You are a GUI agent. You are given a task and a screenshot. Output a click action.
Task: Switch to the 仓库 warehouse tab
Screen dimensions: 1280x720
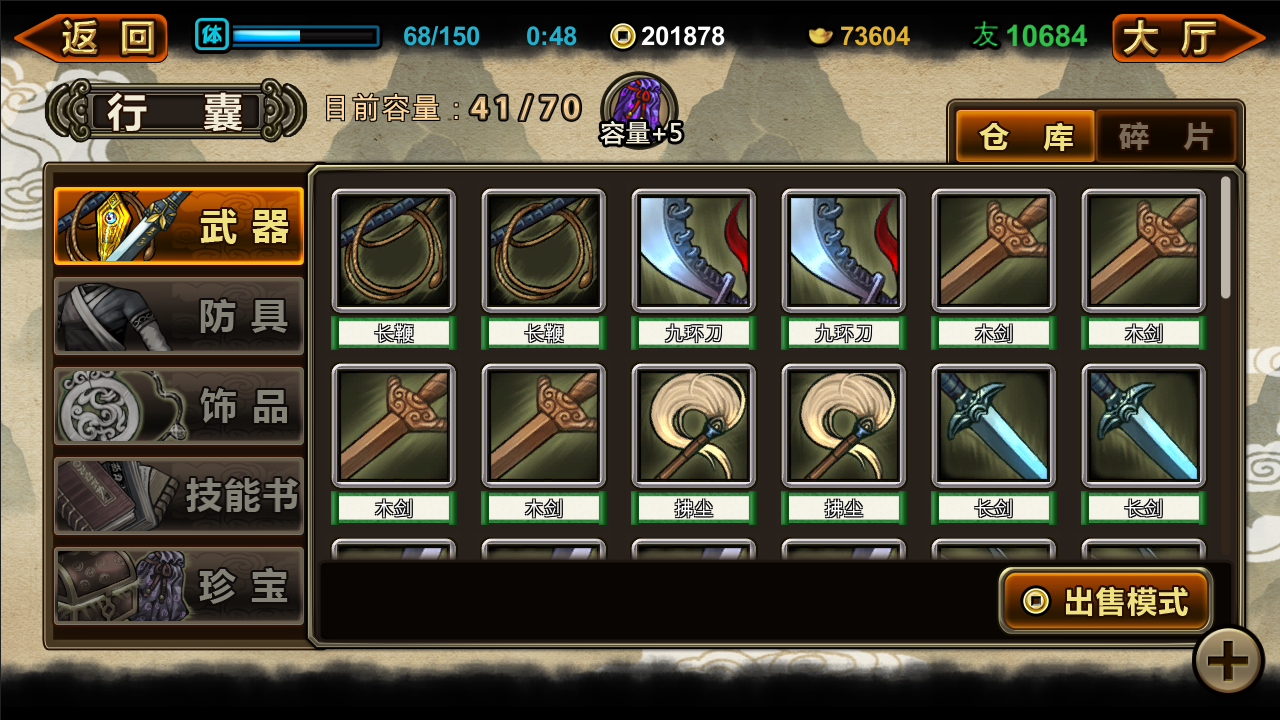pyautogui.click(x=1024, y=136)
